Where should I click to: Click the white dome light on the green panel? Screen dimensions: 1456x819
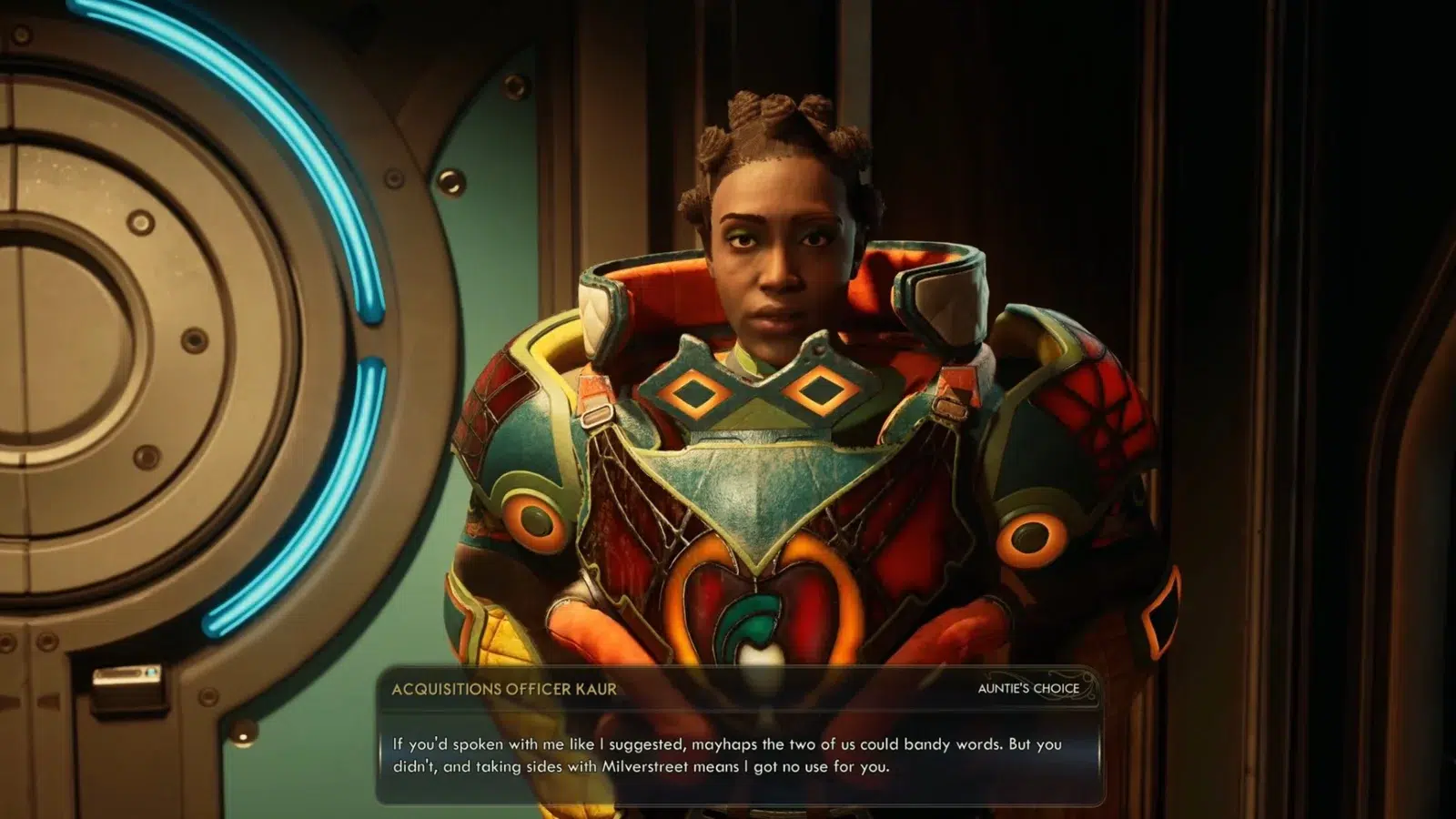(242, 735)
